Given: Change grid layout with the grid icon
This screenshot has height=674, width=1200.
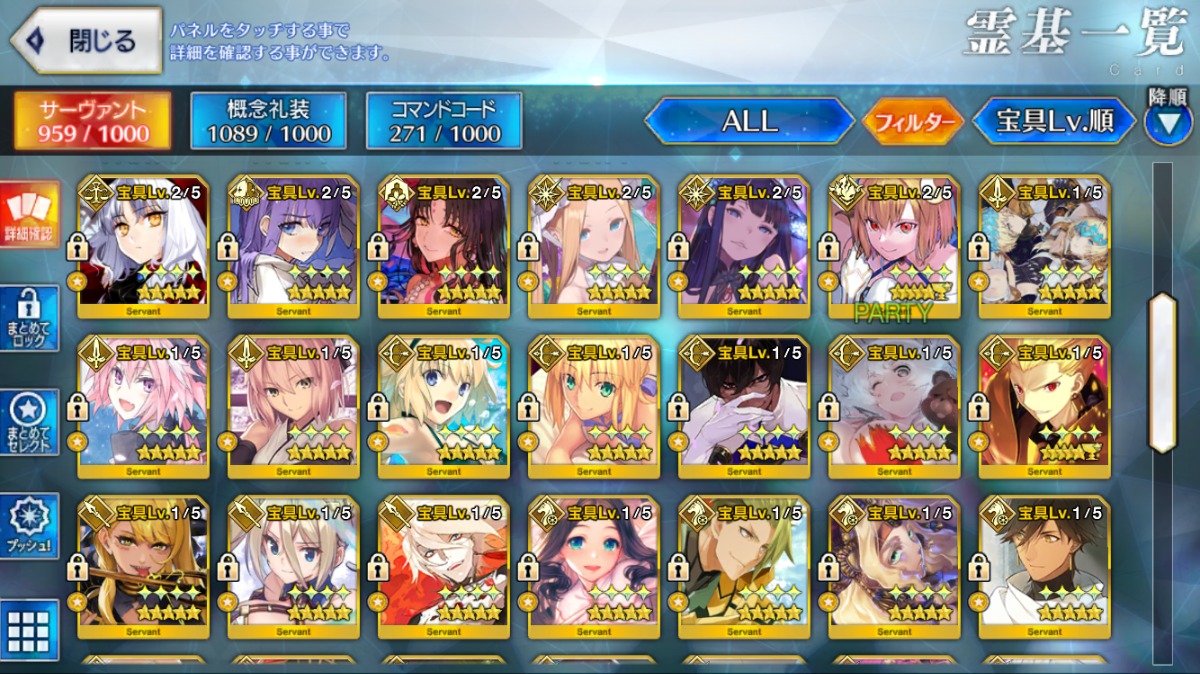Looking at the screenshot, I should pyautogui.click(x=28, y=630).
